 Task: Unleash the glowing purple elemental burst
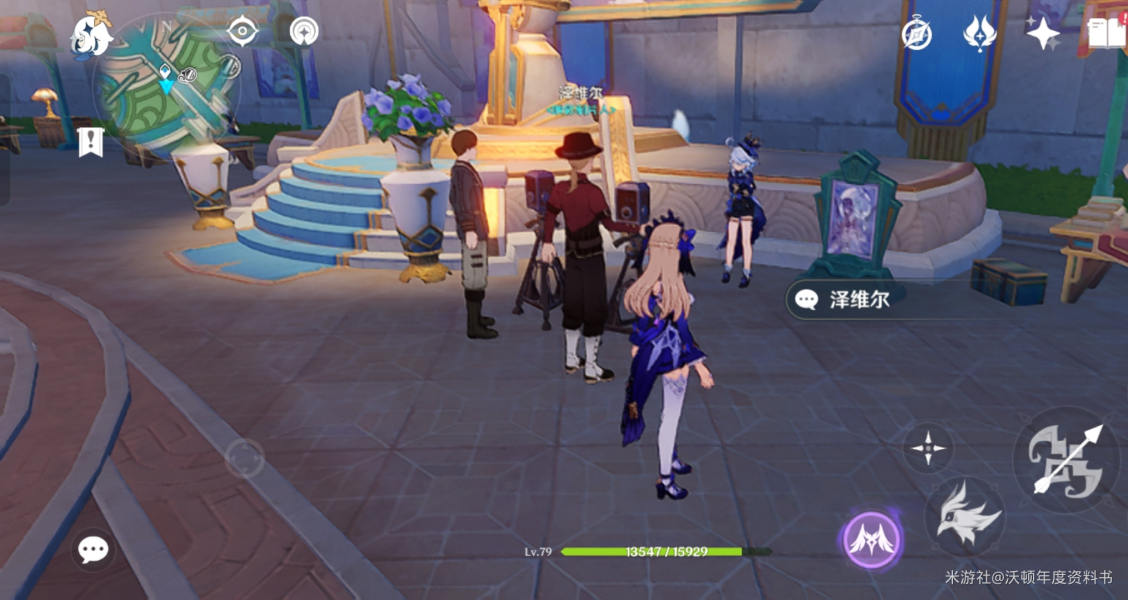(x=871, y=541)
